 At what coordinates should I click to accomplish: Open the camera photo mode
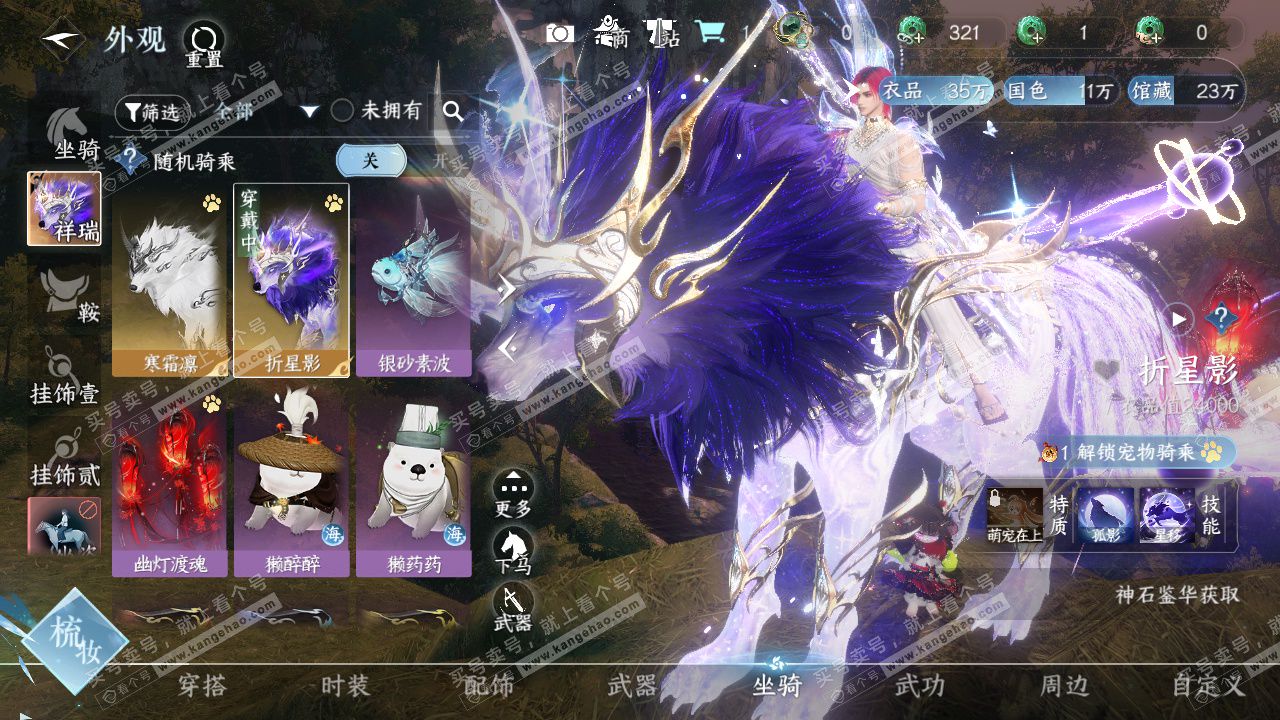pyautogui.click(x=560, y=33)
